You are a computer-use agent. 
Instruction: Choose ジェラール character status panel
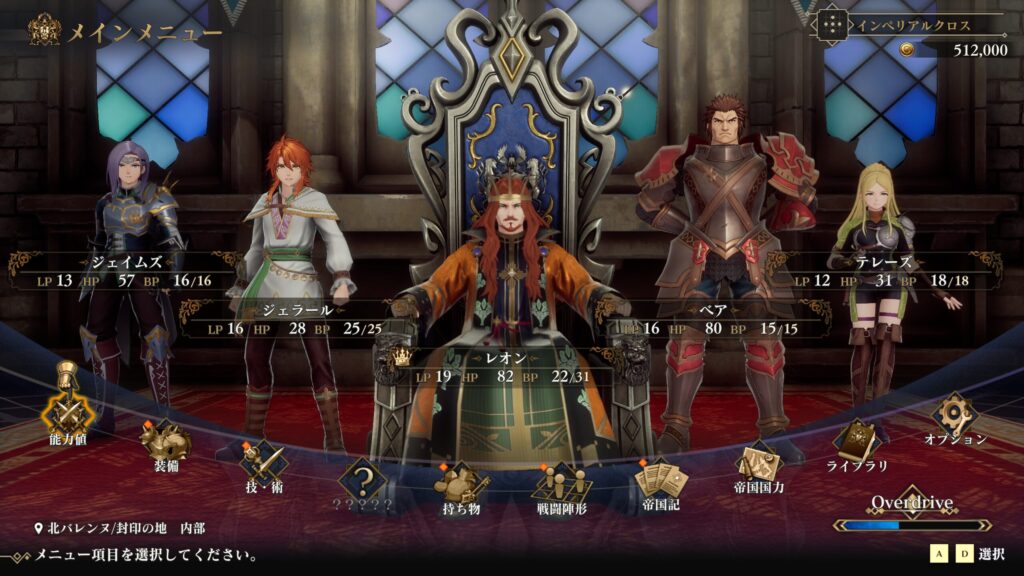coord(296,319)
